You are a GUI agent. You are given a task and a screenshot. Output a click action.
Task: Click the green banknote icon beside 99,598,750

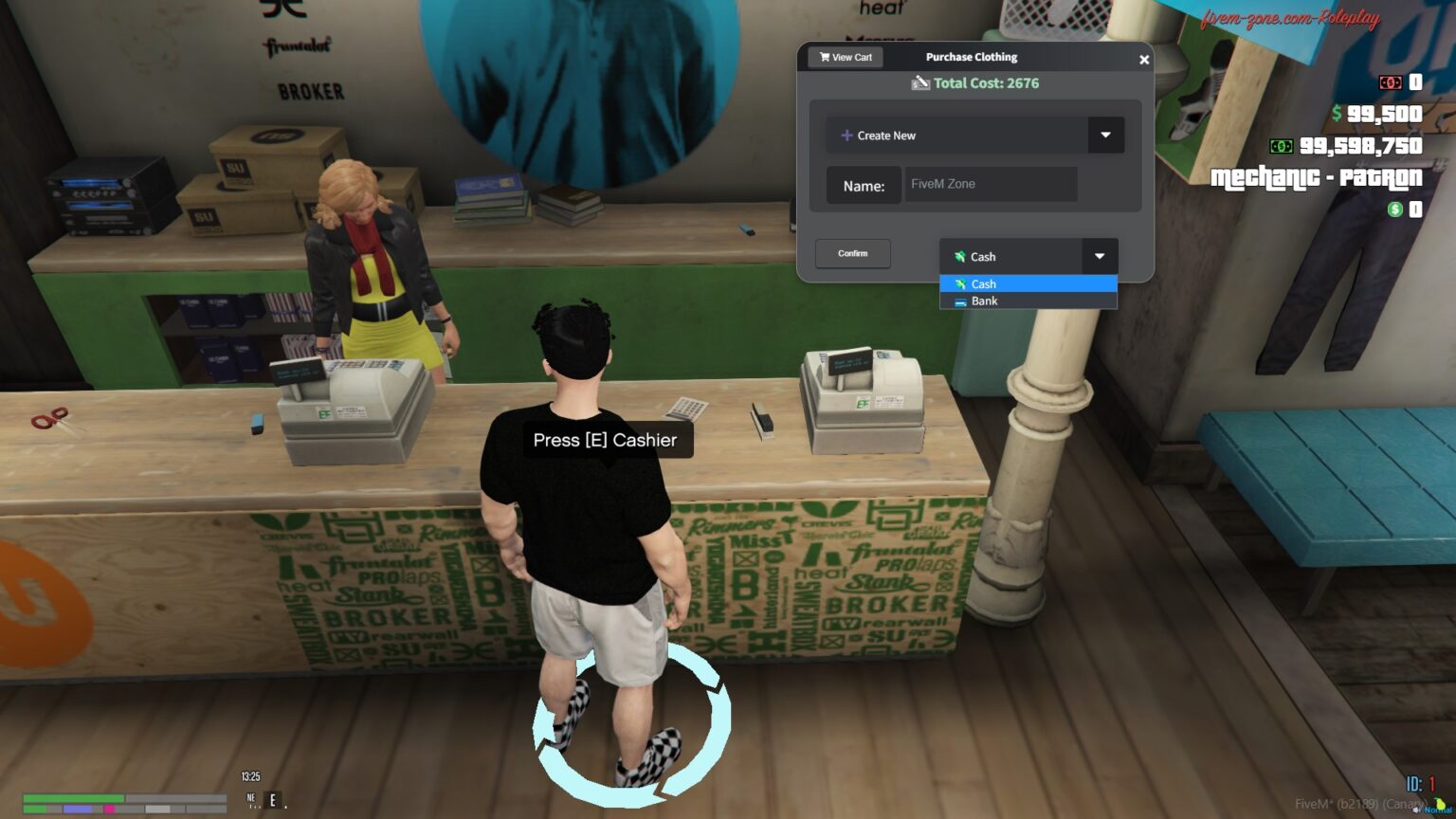pos(1282,146)
